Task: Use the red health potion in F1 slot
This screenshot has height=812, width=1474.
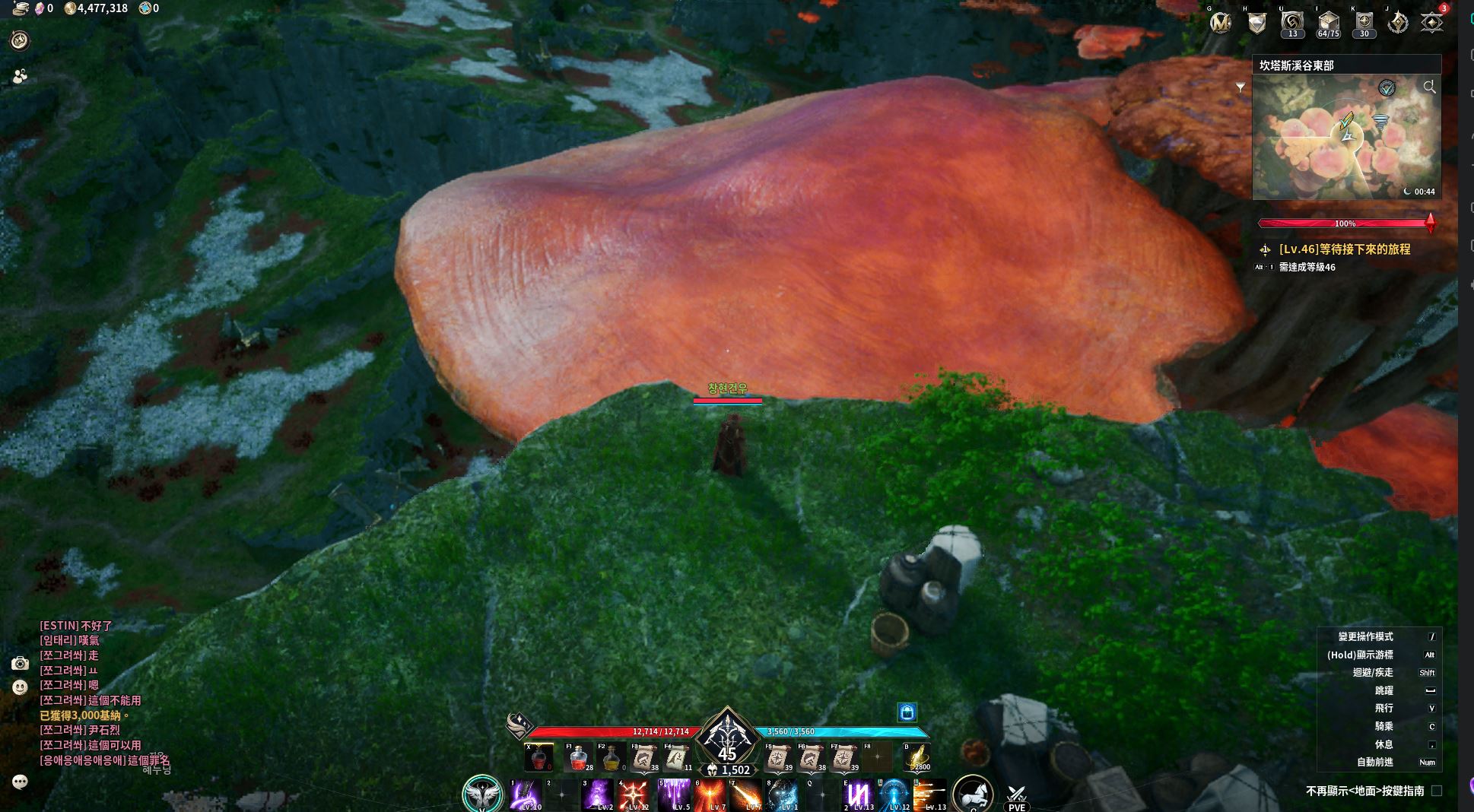Action: click(578, 758)
